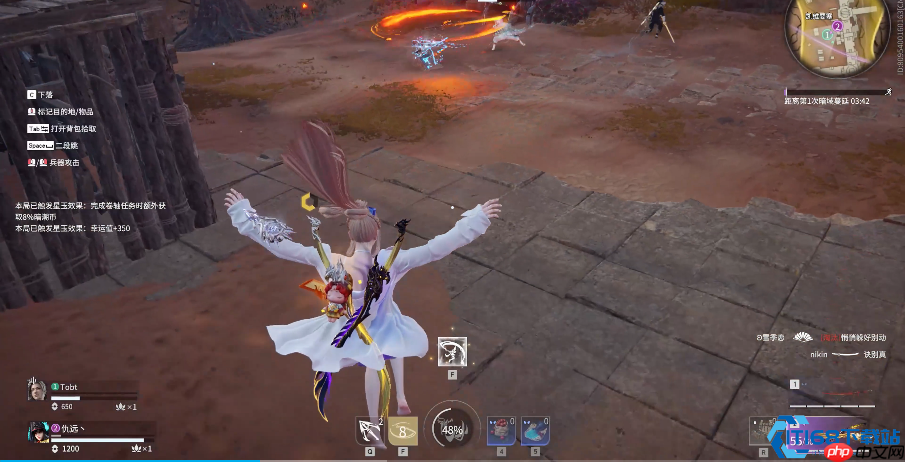Open the circular minimap
The height and width of the screenshot is (462, 905).
tap(840, 38)
